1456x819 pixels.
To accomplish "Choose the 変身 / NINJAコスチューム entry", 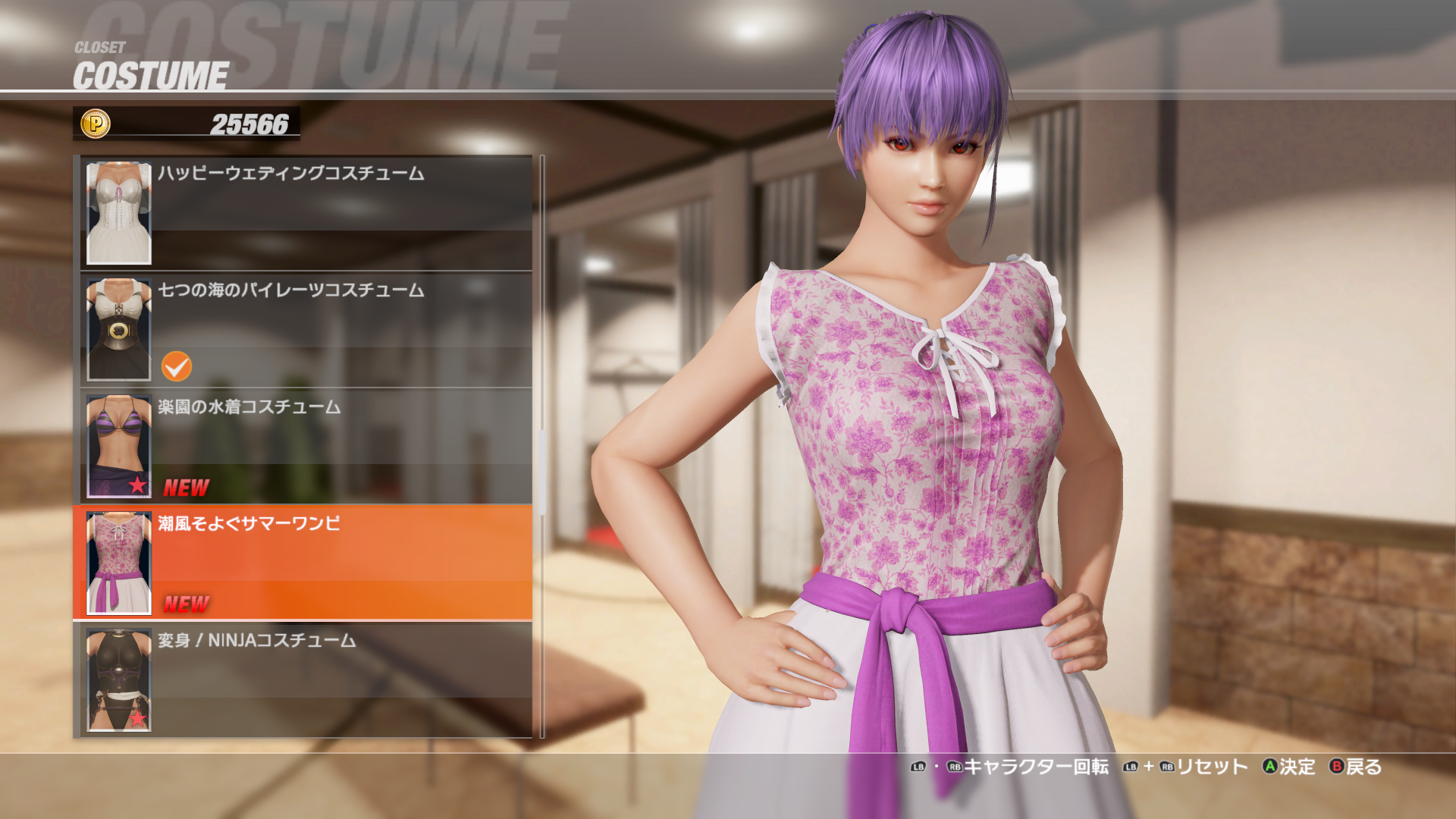I will click(341, 679).
